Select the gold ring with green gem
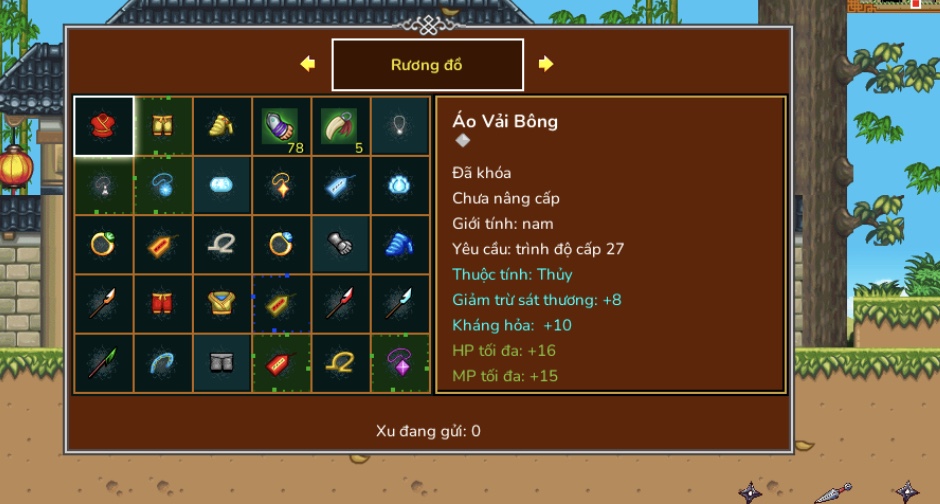Image resolution: width=940 pixels, height=504 pixels. (104, 244)
